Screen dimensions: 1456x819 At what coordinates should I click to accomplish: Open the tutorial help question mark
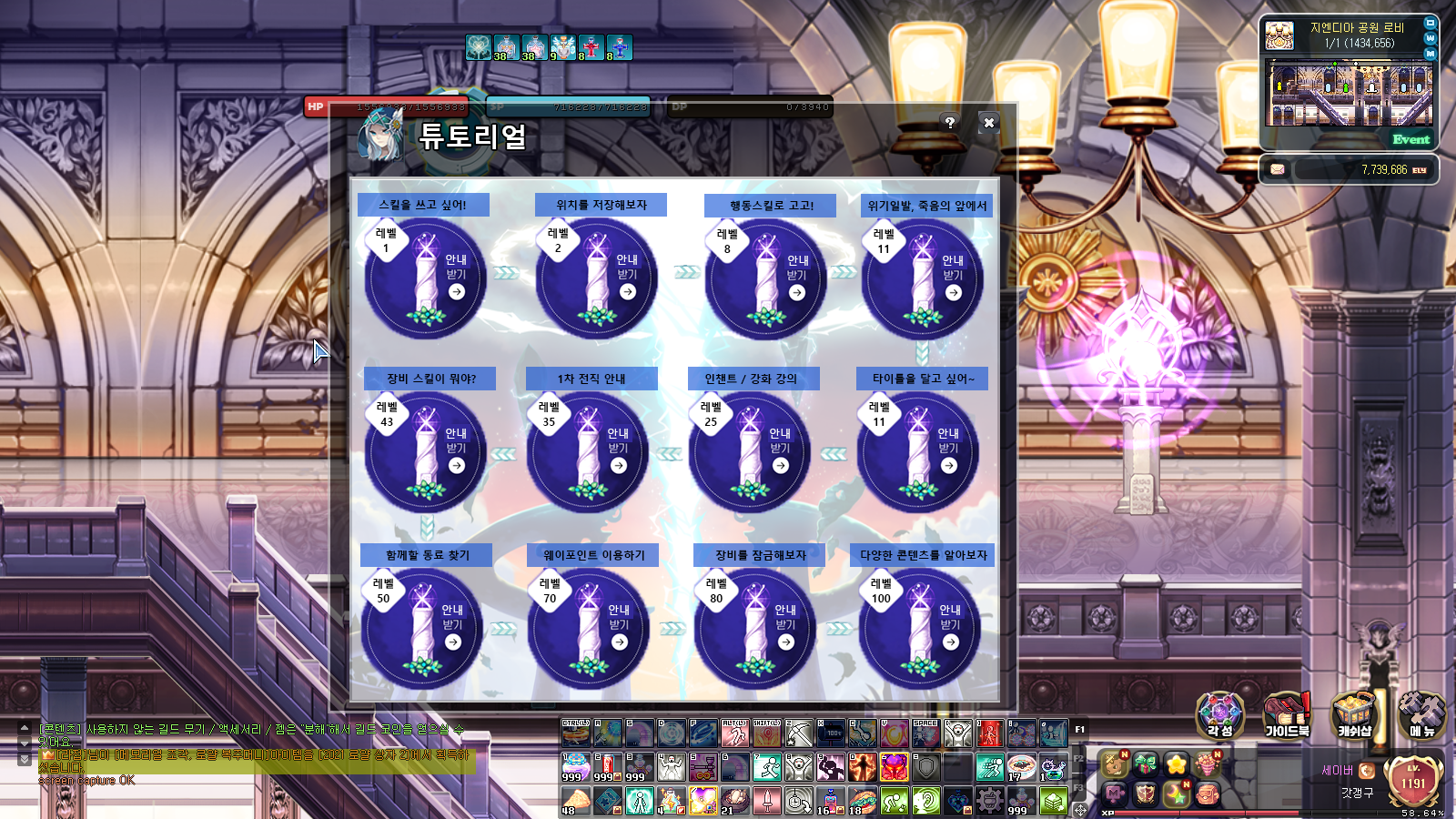(x=949, y=122)
